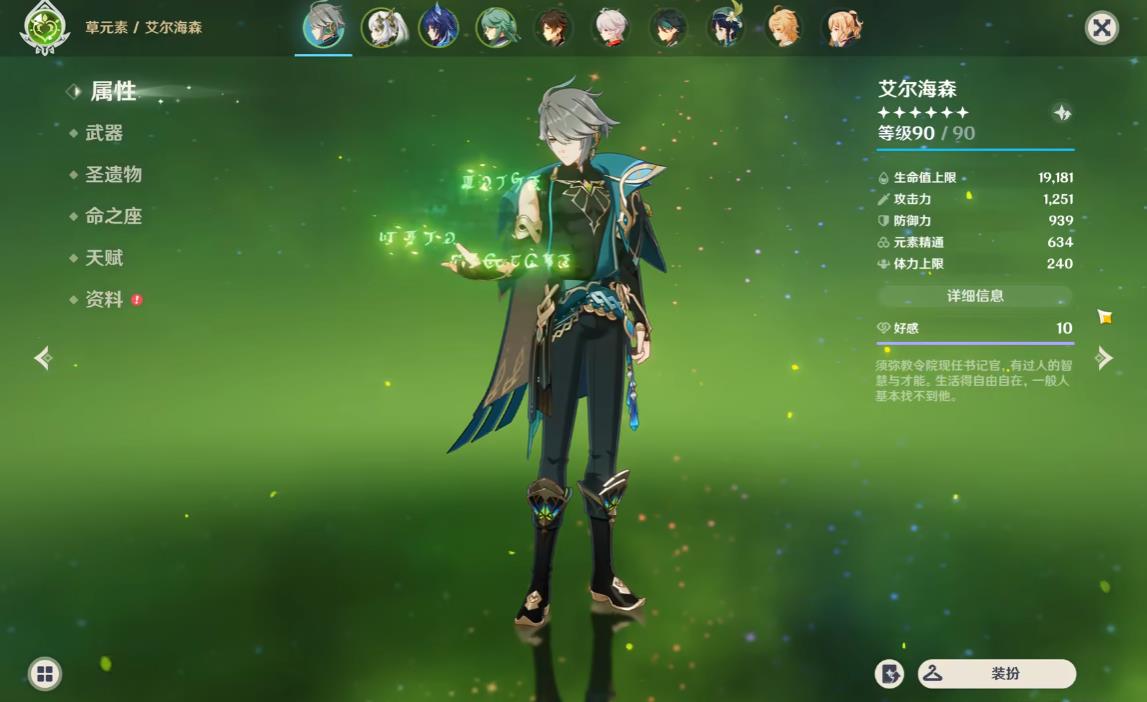Screen dimensions: 1147x702
Task: Choose the Wanderer's blue-hat portrait
Action: pos(439,28)
